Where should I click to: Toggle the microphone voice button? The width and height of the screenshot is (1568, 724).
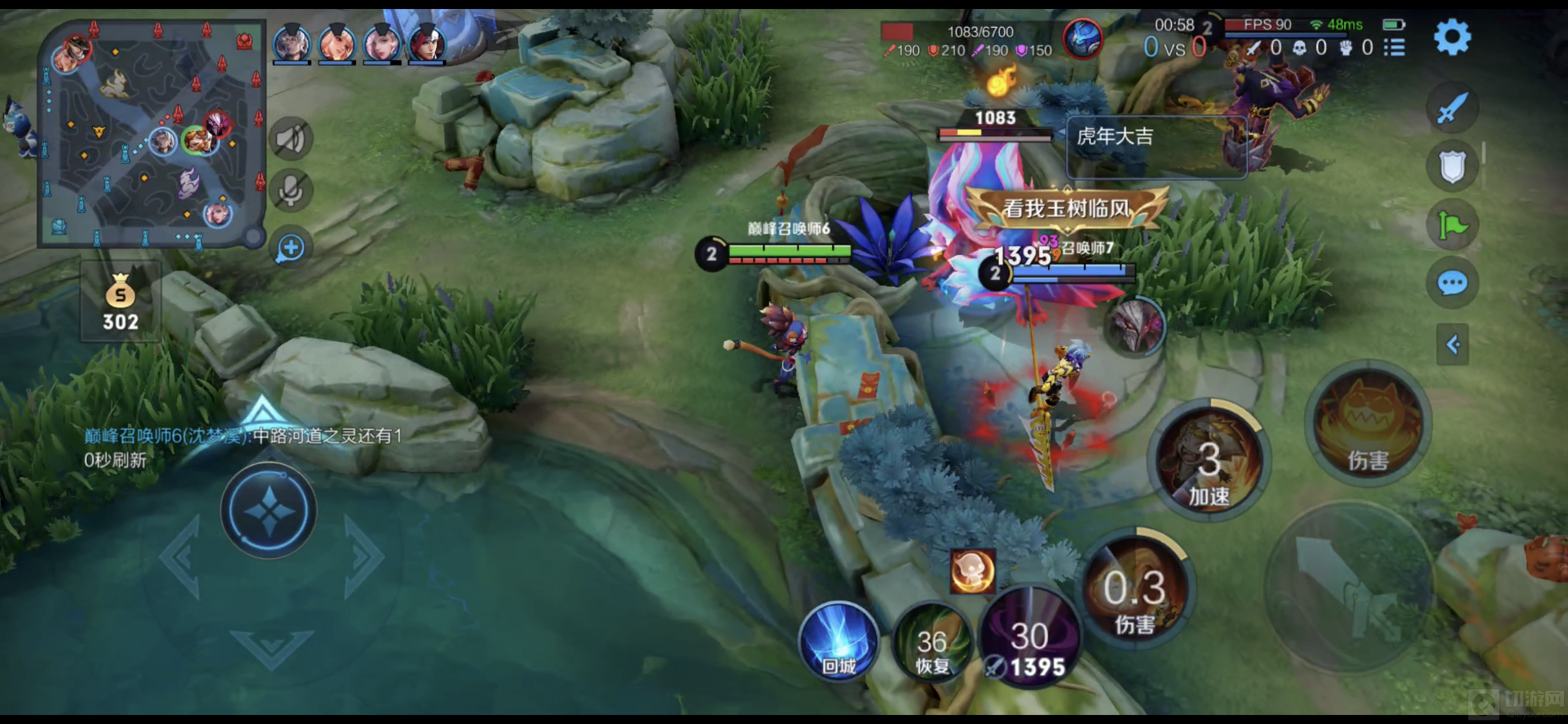[291, 190]
